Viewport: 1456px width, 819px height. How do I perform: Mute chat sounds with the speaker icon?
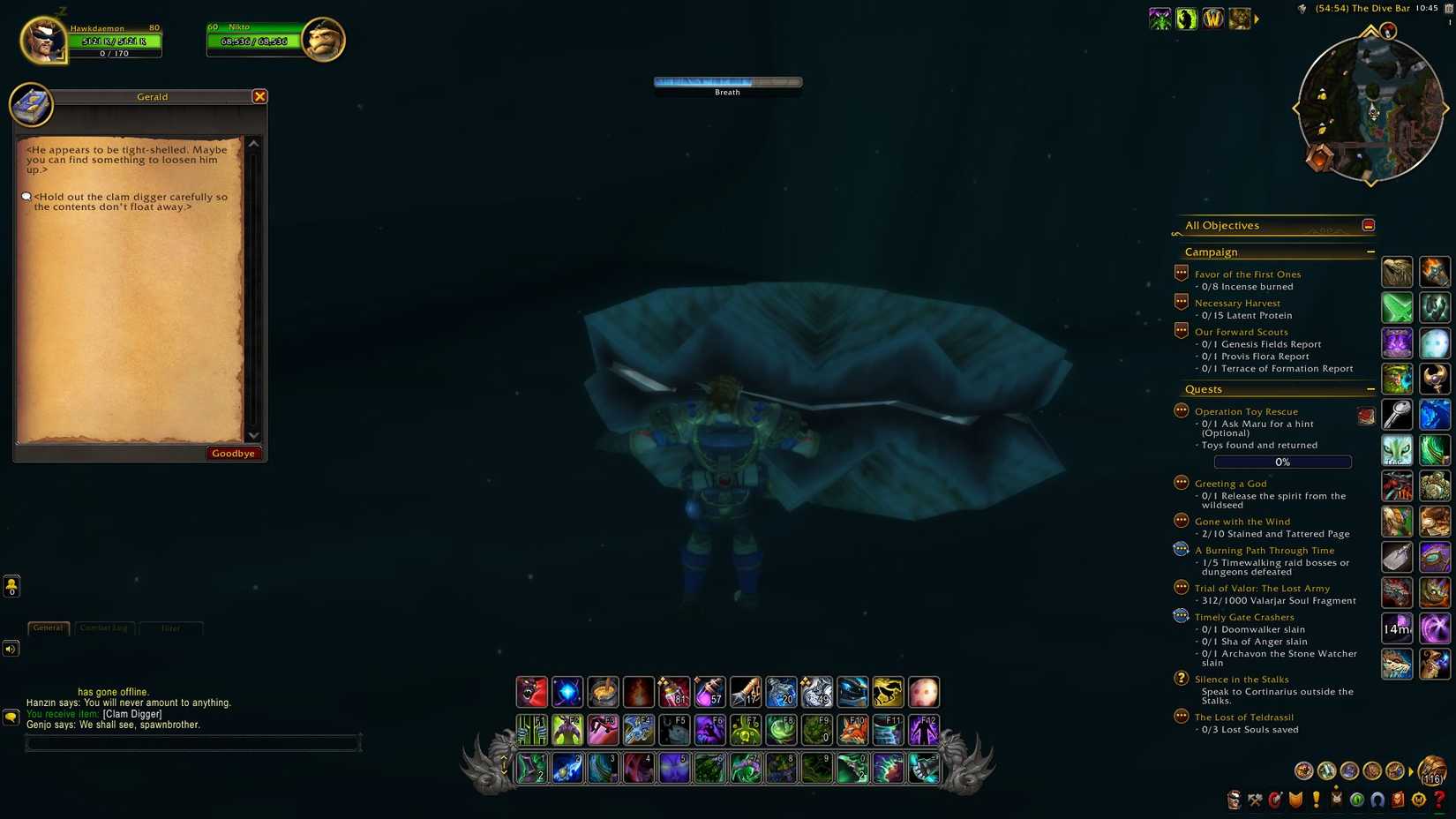point(11,649)
